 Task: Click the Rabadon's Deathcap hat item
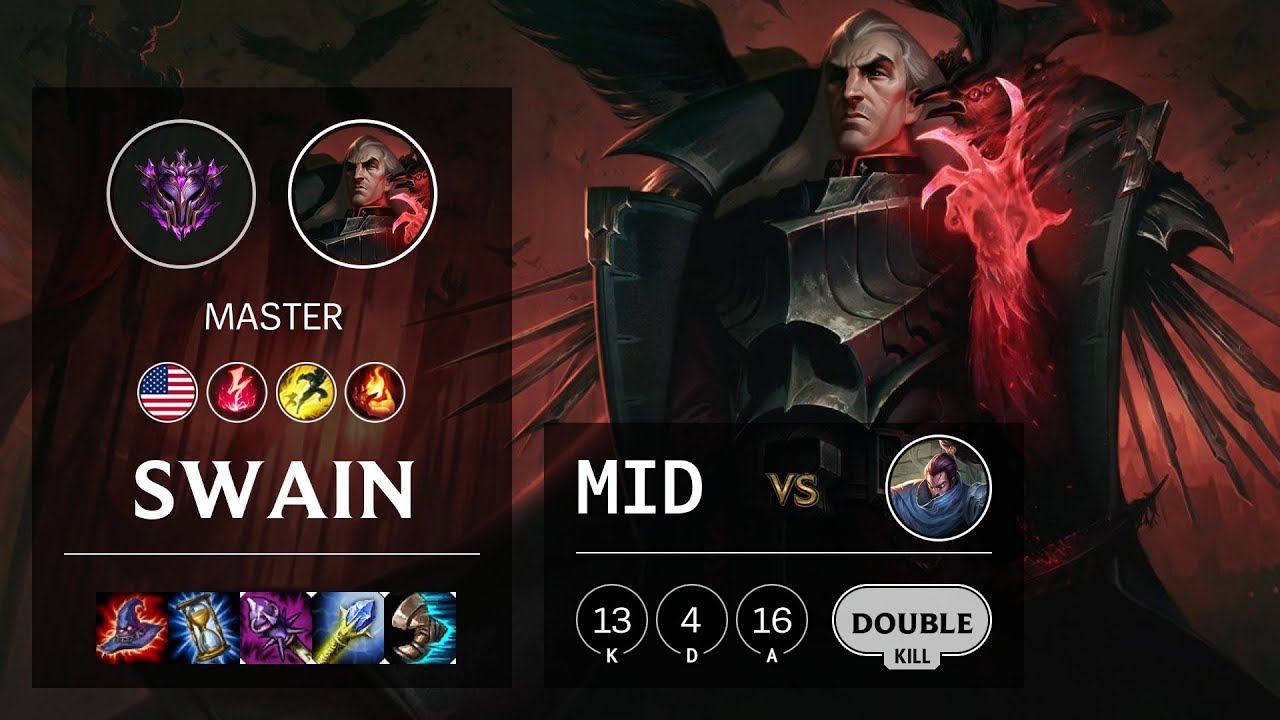[131, 627]
